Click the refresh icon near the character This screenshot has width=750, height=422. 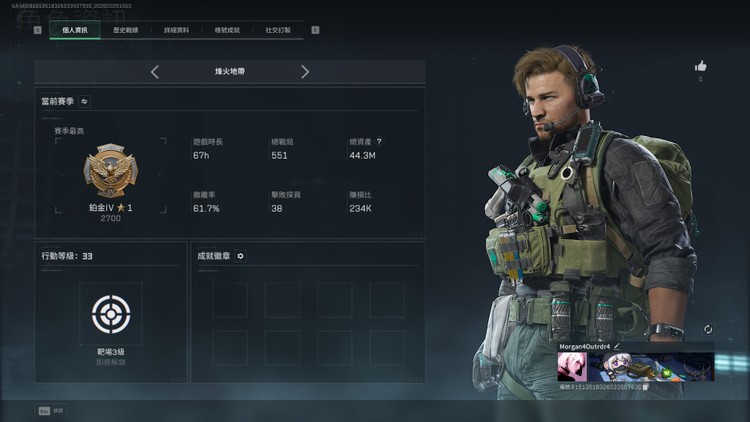[x=708, y=329]
